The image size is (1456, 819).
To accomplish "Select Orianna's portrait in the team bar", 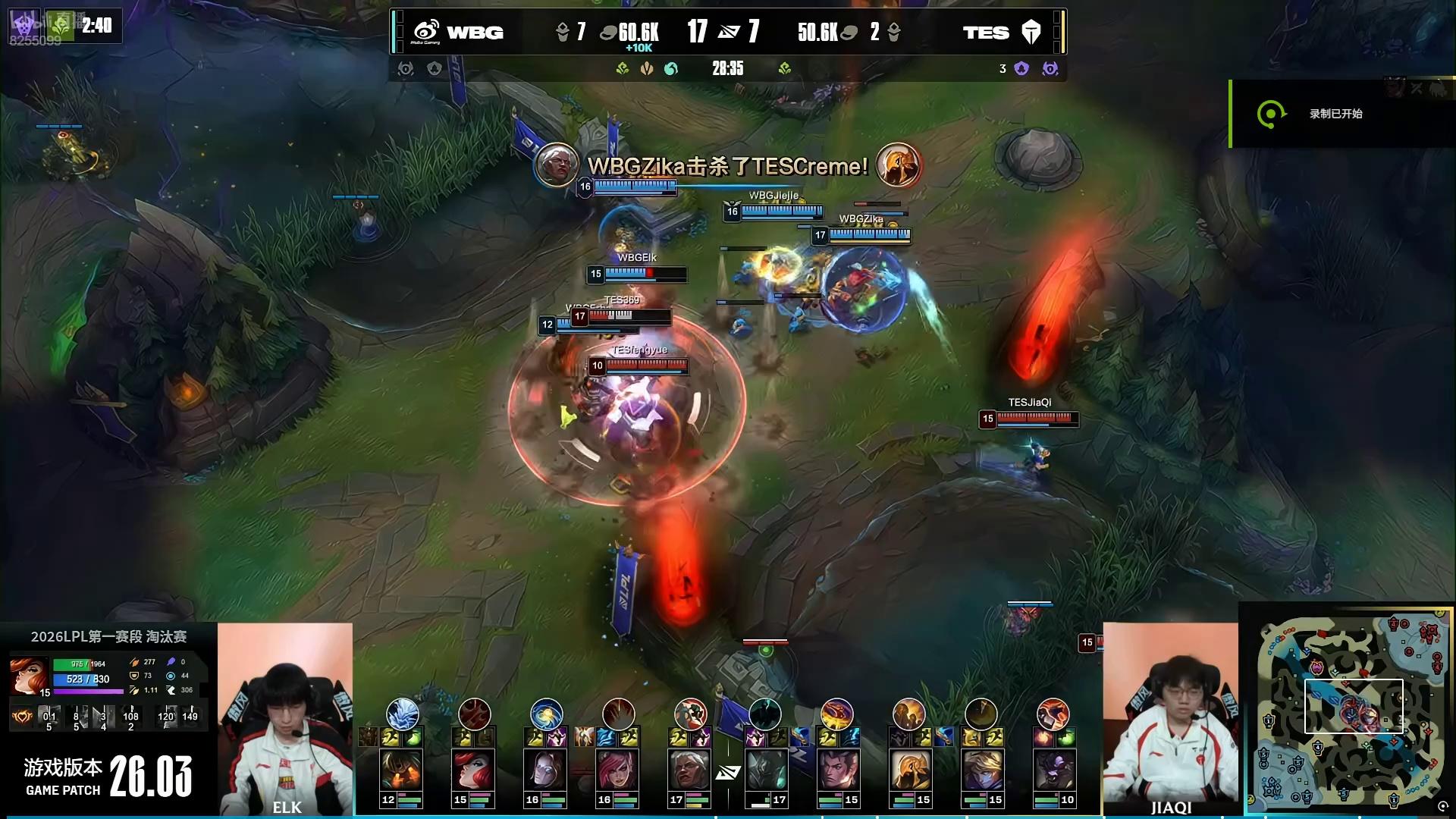I will [x=544, y=770].
